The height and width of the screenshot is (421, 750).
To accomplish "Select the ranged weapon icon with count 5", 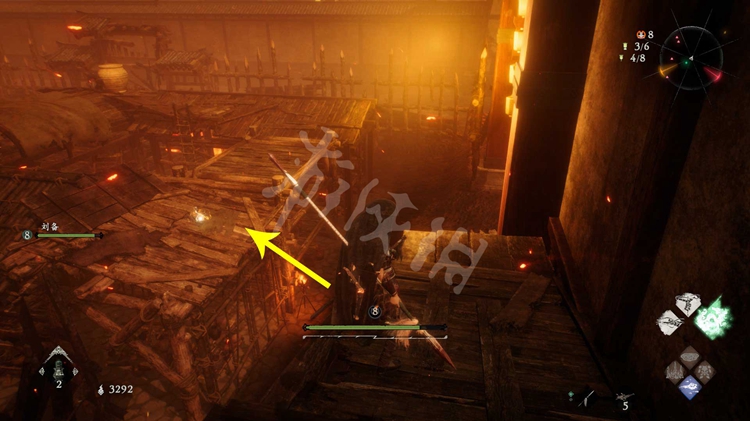I will click(x=625, y=398).
